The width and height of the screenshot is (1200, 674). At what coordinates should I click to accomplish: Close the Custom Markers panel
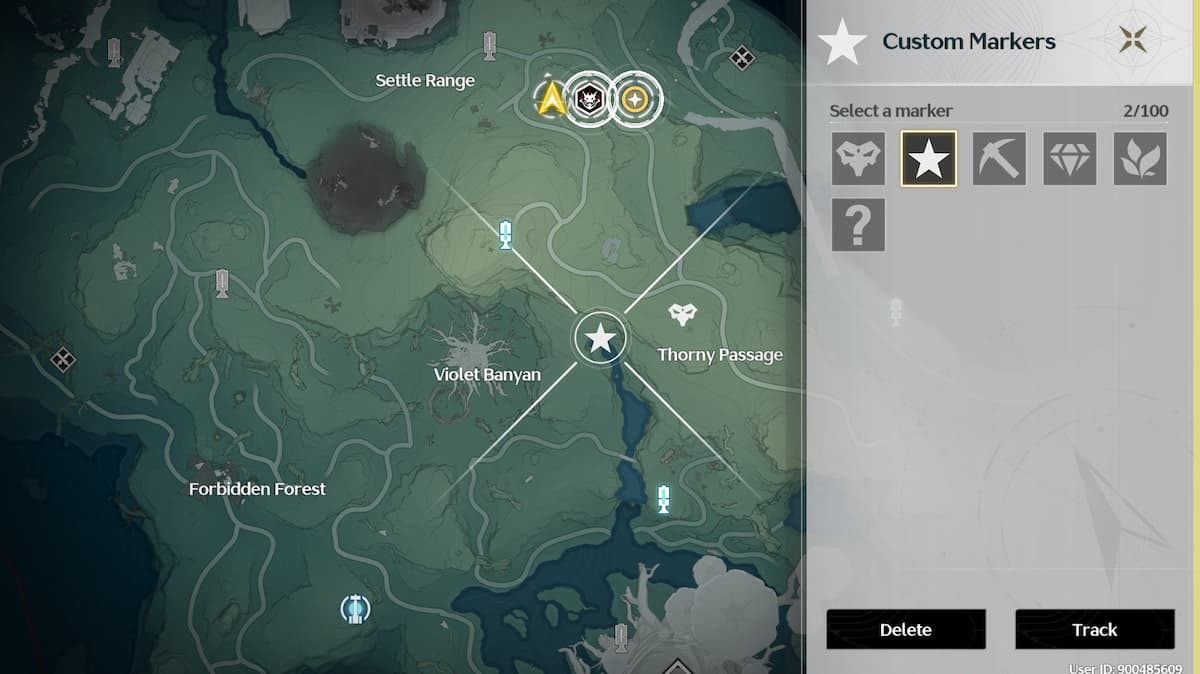(1133, 41)
